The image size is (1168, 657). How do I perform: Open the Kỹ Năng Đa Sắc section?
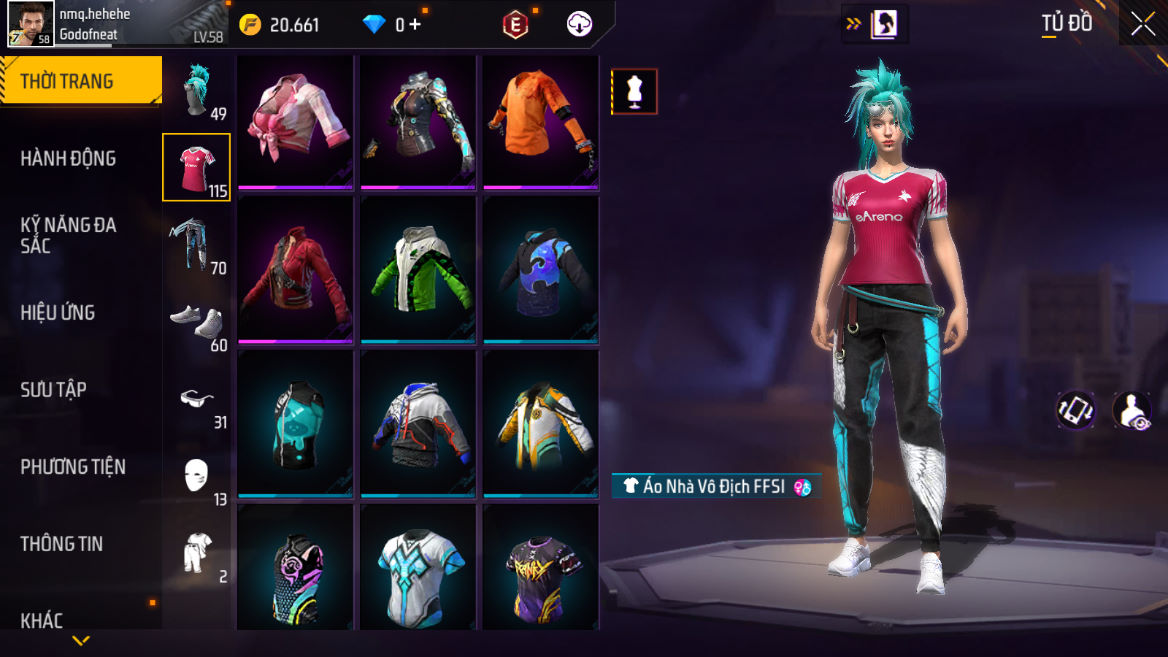68,235
